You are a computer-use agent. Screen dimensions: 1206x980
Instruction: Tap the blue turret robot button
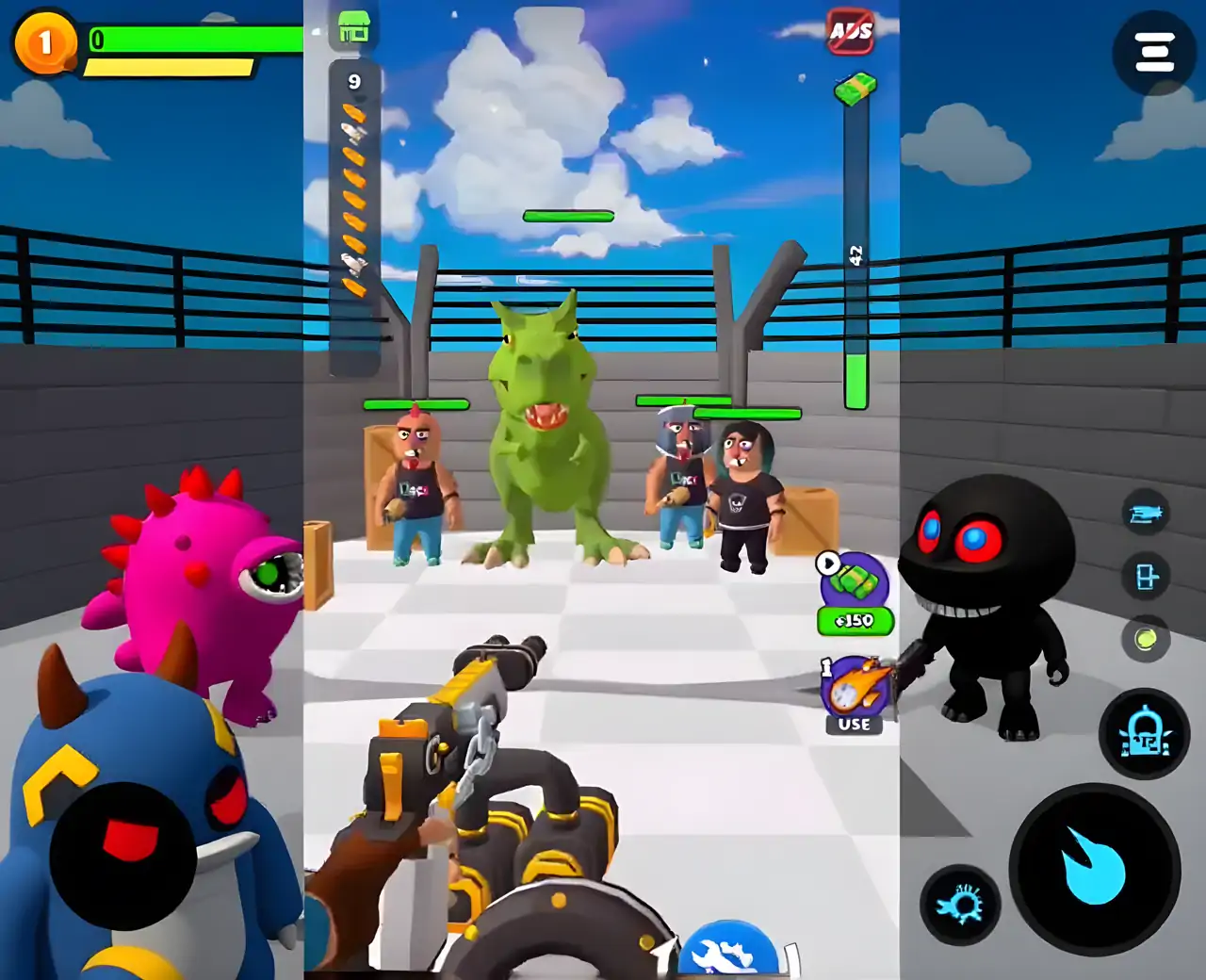(1145, 733)
